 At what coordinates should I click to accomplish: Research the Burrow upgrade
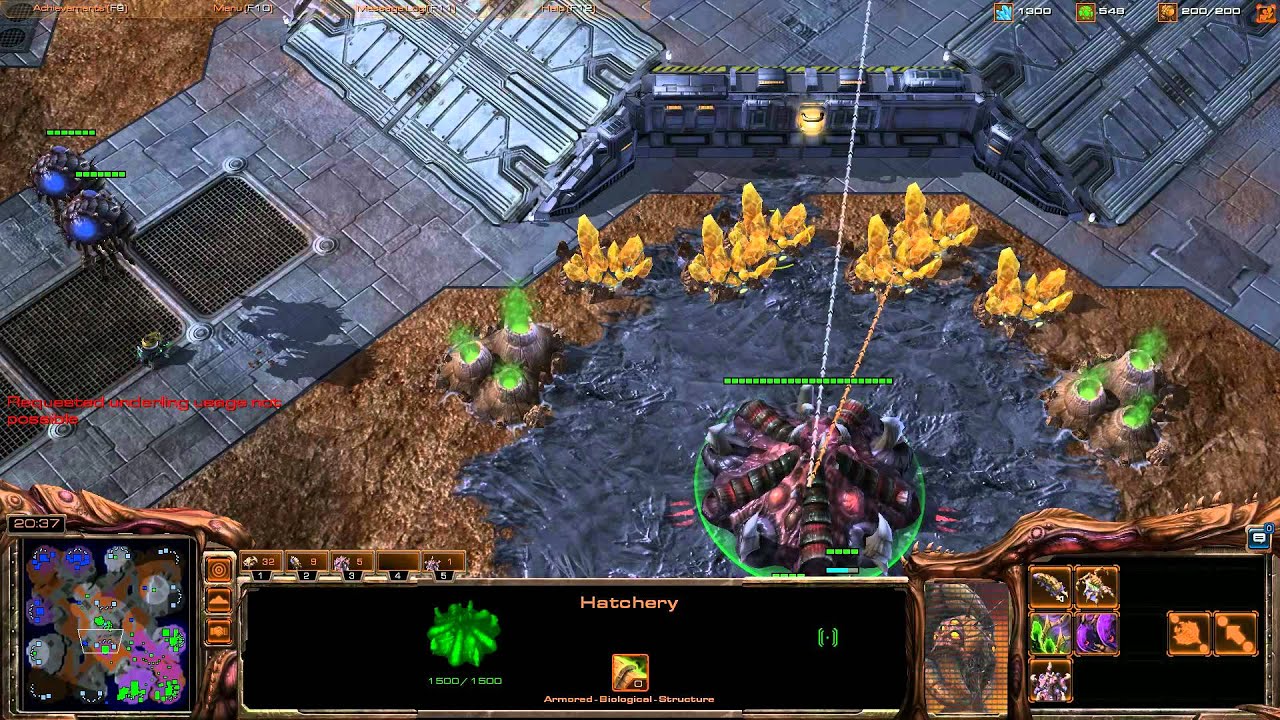click(x=1096, y=633)
